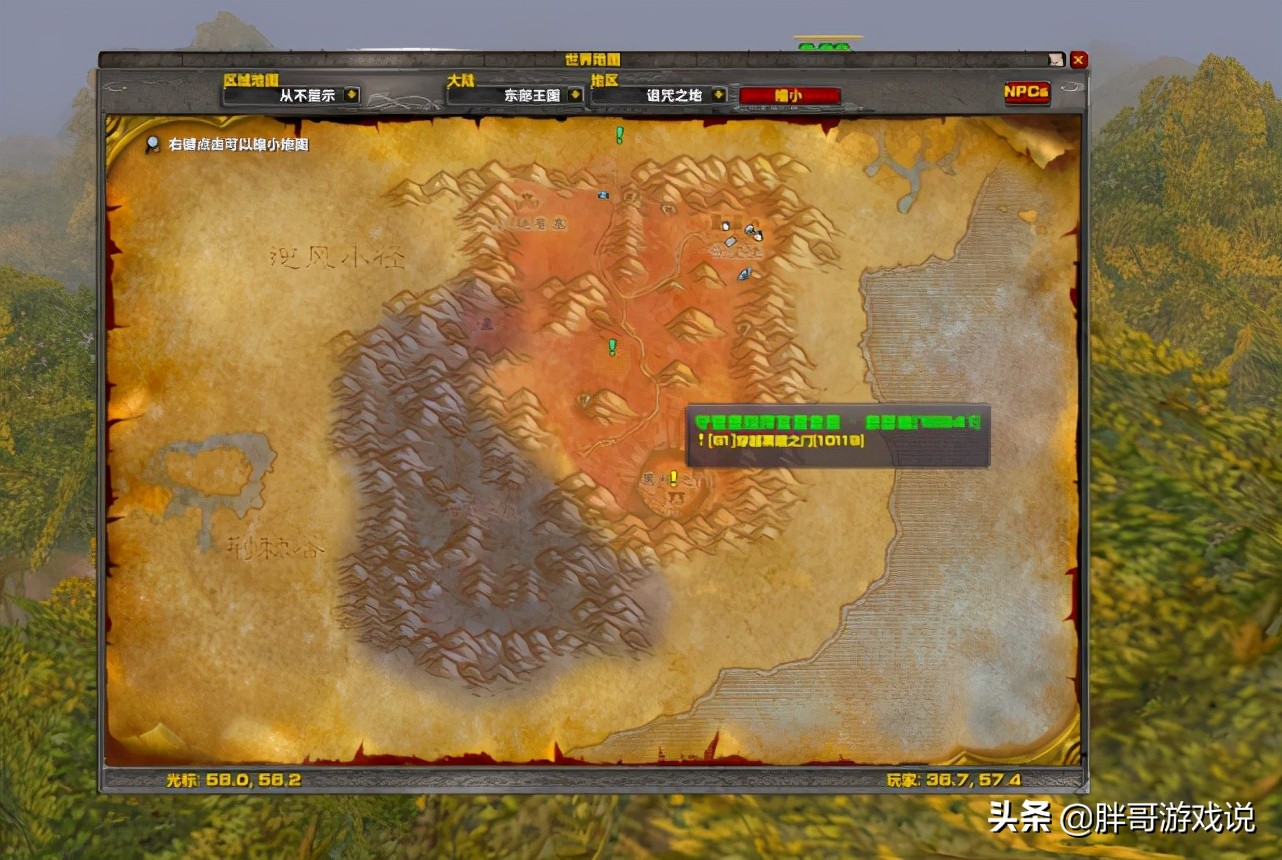Open the 地区 dropdown showing 诅咒之地
This screenshot has width=1282, height=860.
(721, 95)
